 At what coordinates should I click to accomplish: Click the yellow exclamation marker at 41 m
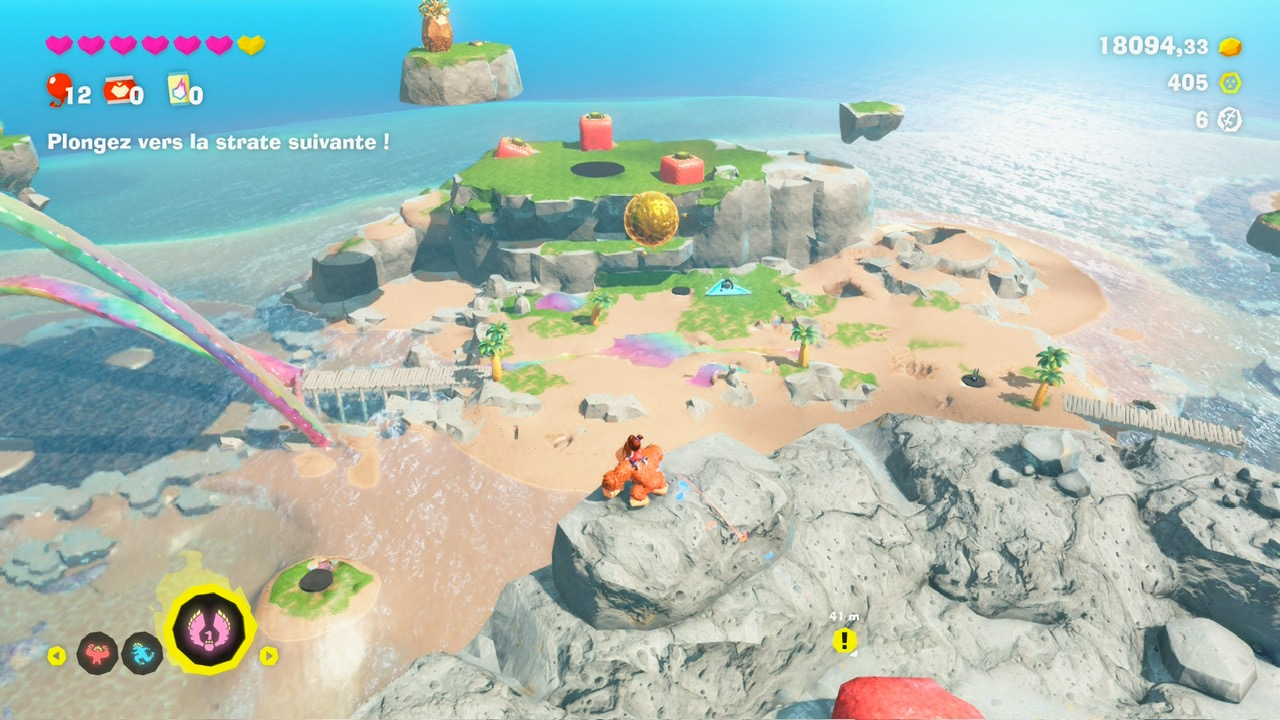(846, 639)
